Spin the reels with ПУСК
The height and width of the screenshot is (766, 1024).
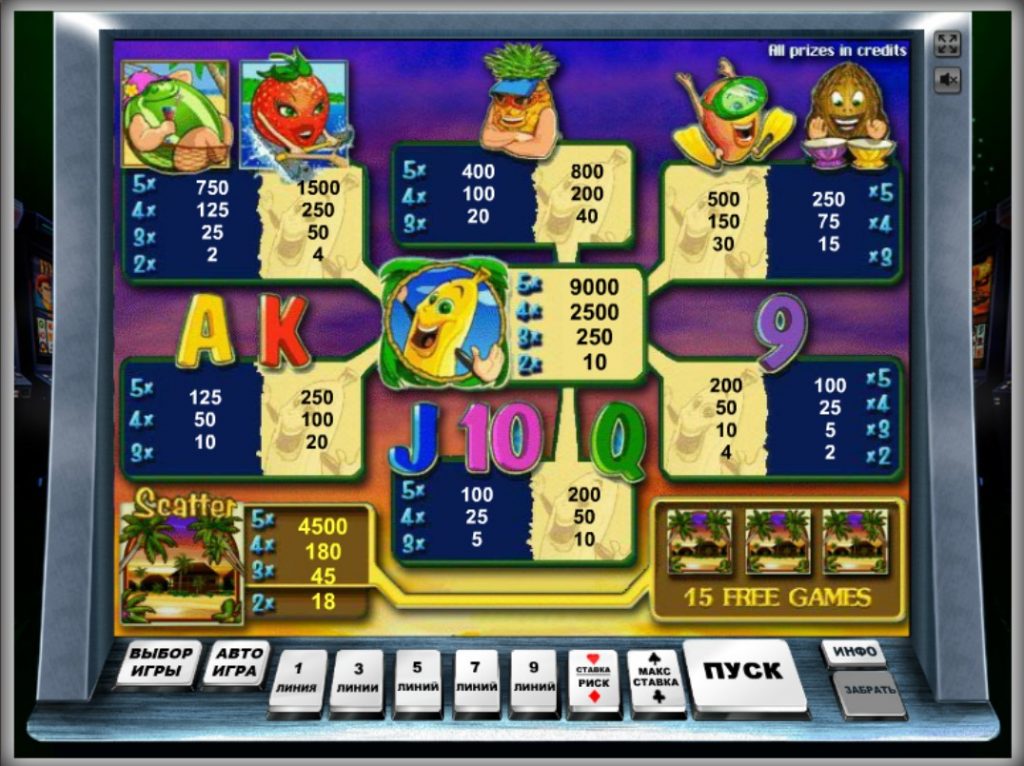point(743,672)
